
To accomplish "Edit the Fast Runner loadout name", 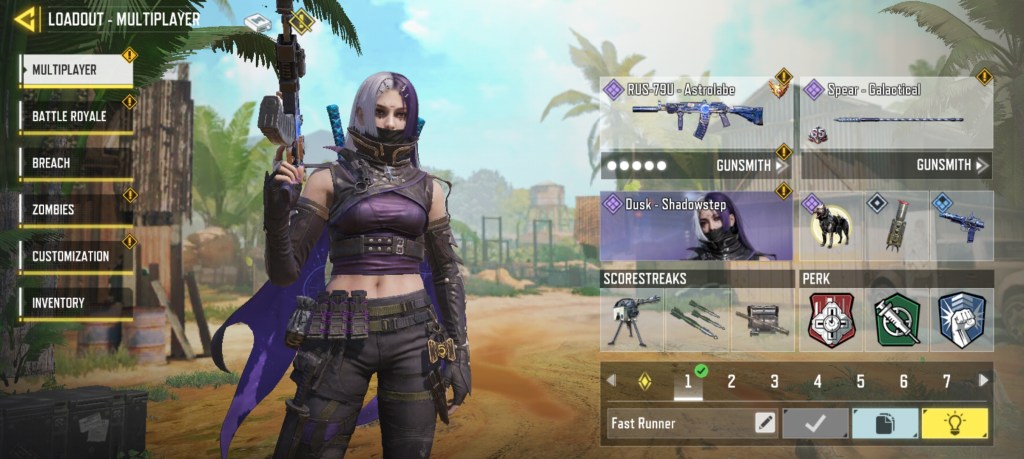I will [x=765, y=423].
